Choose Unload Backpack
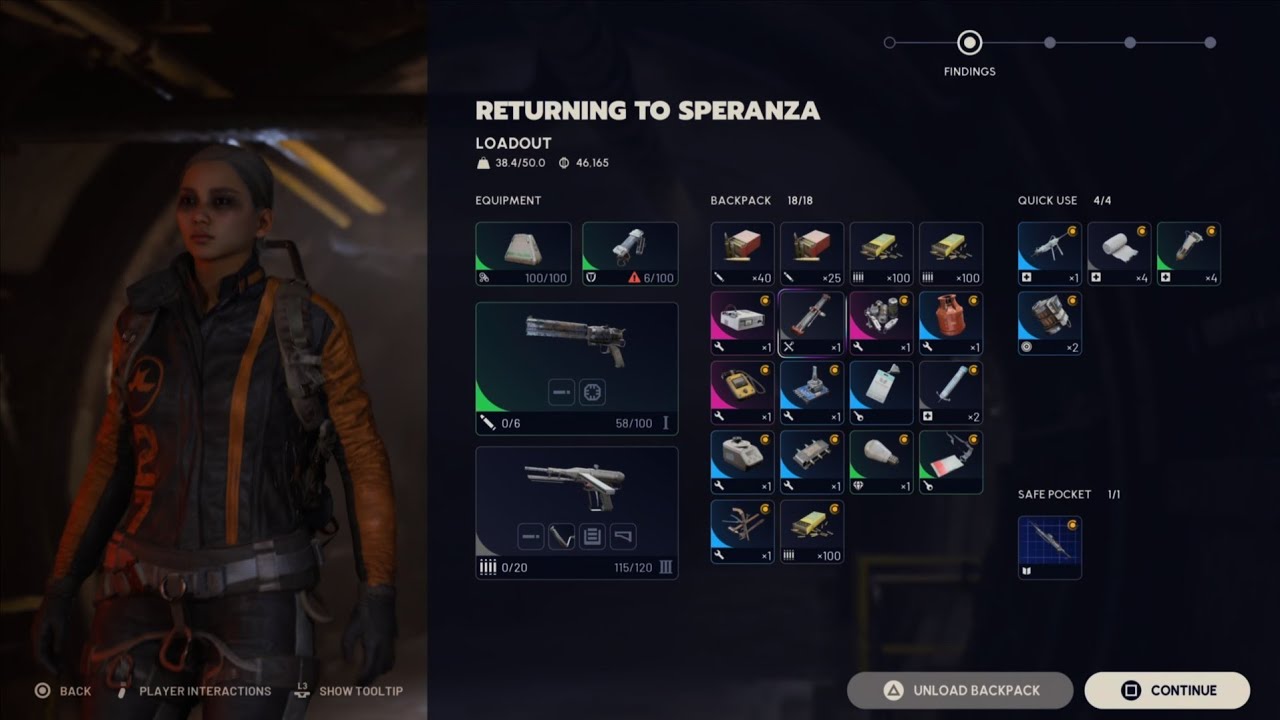1280x720 pixels. 960,690
